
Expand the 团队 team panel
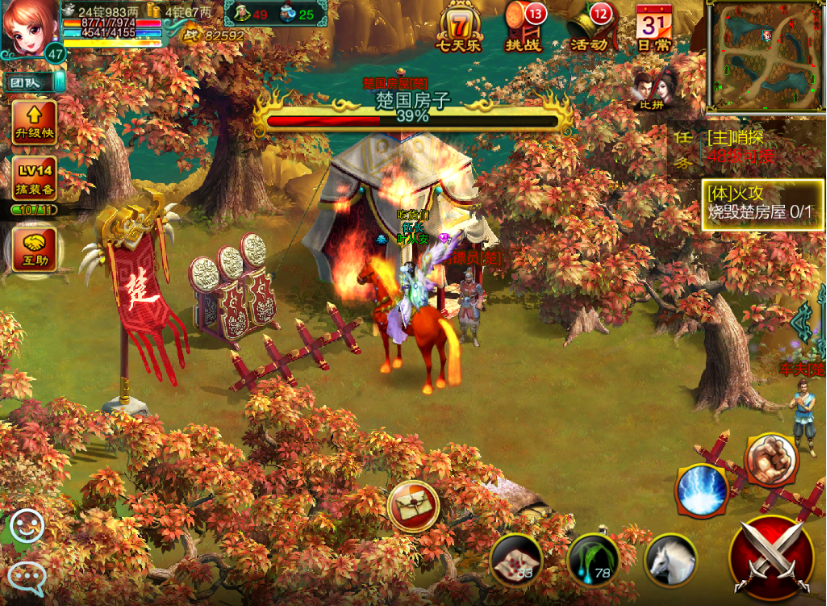pos(28,82)
